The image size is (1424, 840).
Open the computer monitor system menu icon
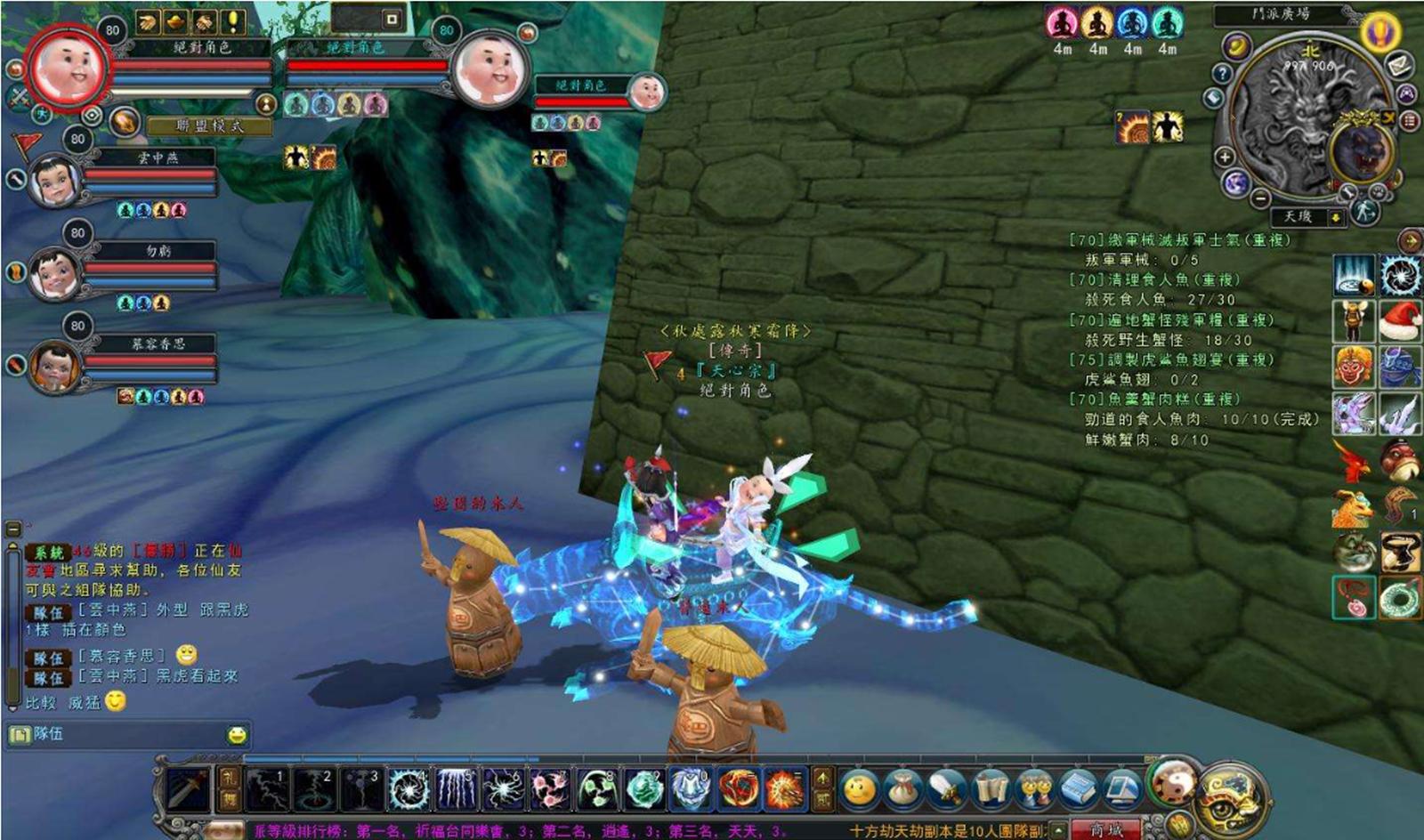[1121, 789]
